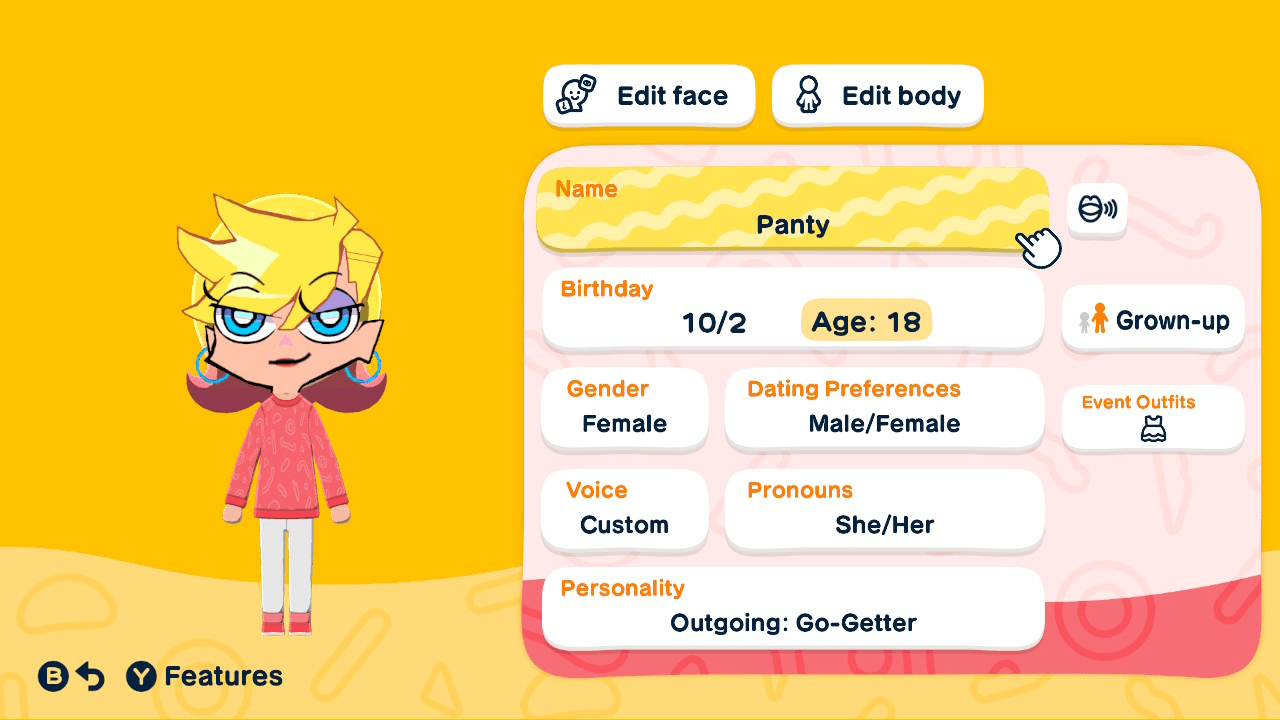Click the highlighted Age: 18 badge
The height and width of the screenshot is (720, 1280).
click(x=866, y=321)
